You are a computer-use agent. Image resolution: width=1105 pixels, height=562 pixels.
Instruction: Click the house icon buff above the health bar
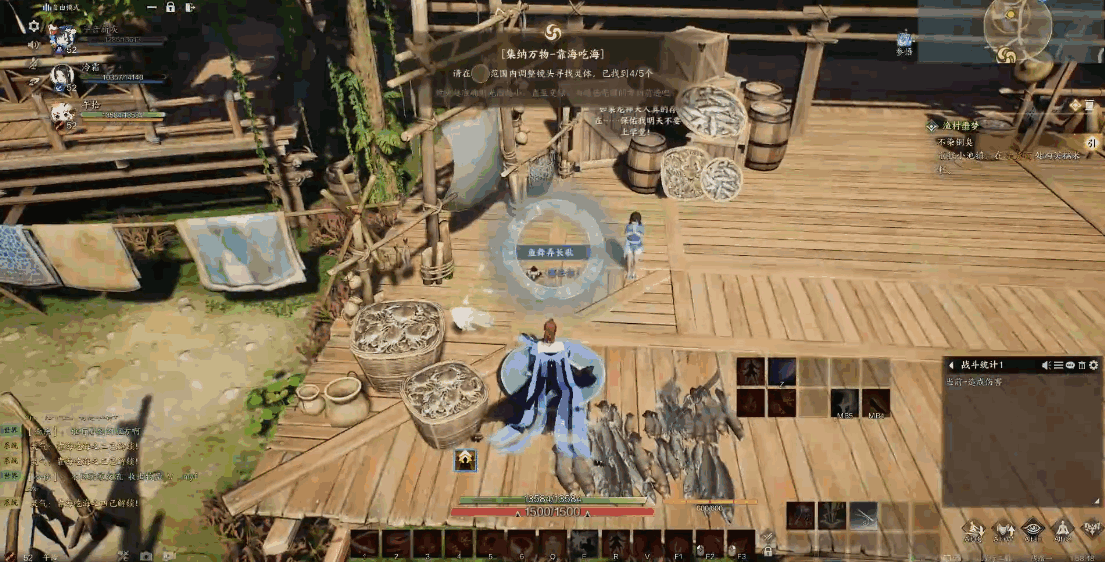pos(465,459)
